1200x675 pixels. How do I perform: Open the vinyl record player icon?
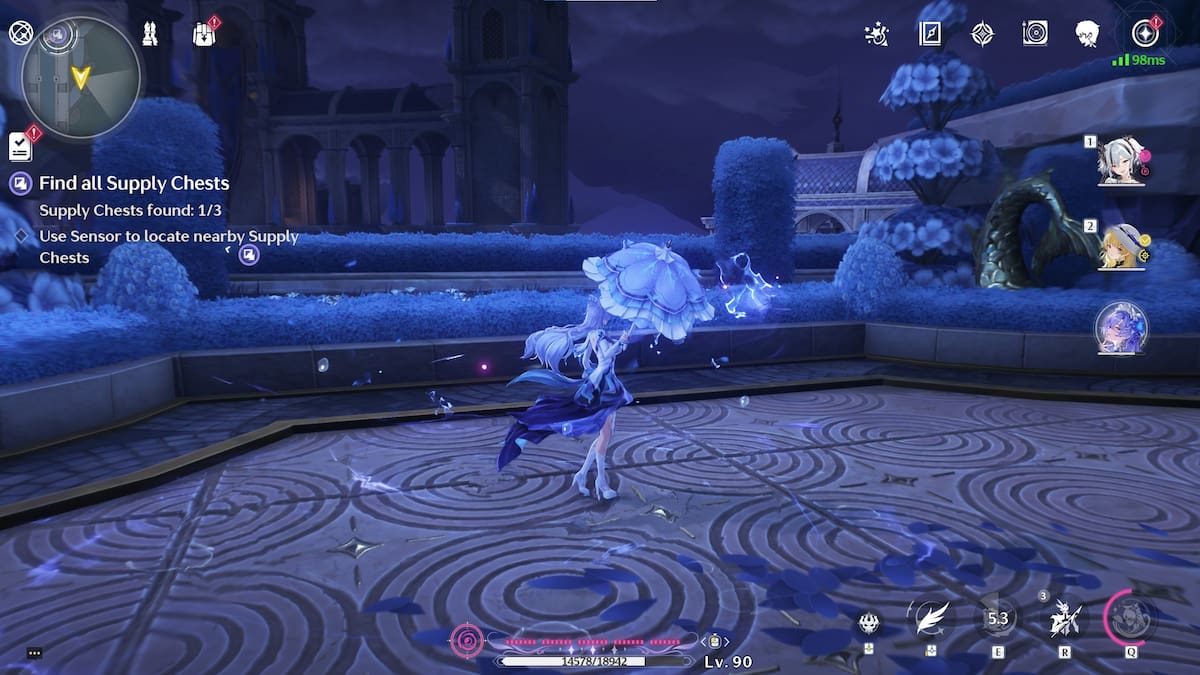point(1035,34)
